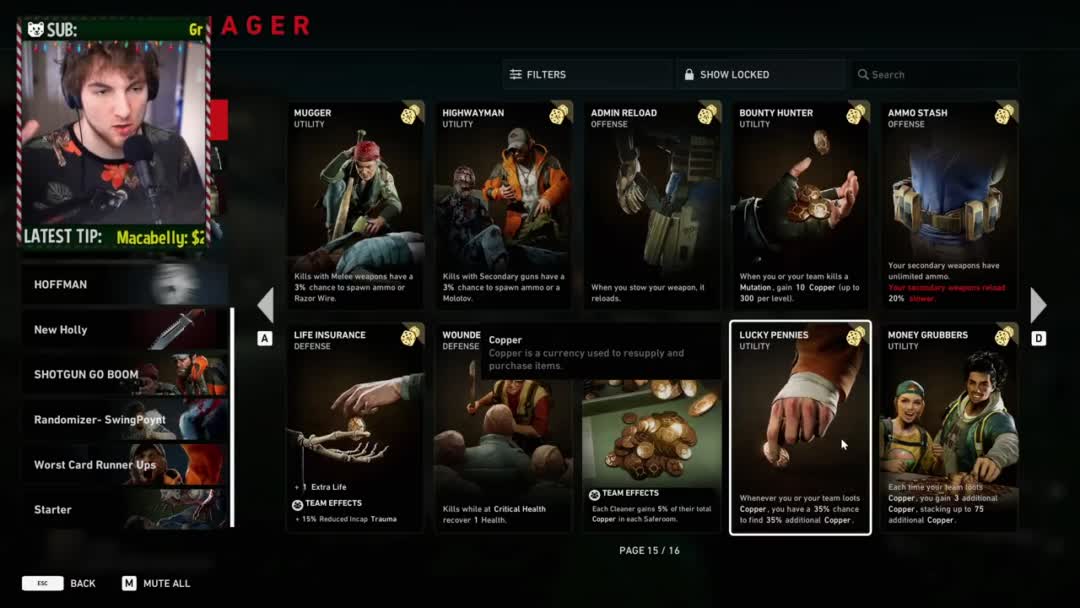Open the Starter deck
Viewport: 1080px width, 608px height.
[125, 510]
